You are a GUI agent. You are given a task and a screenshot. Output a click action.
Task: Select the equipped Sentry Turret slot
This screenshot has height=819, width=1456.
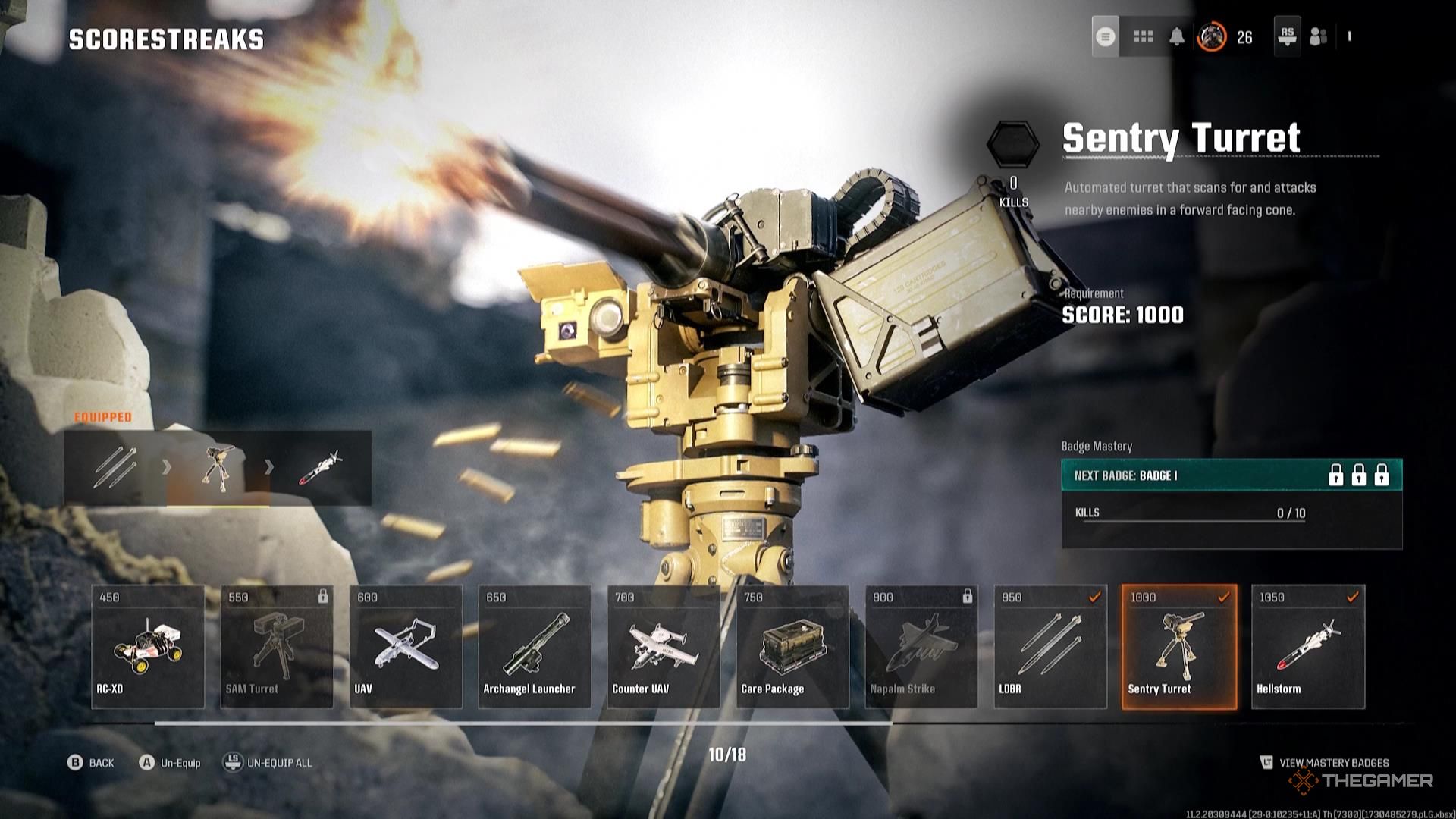(218, 467)
